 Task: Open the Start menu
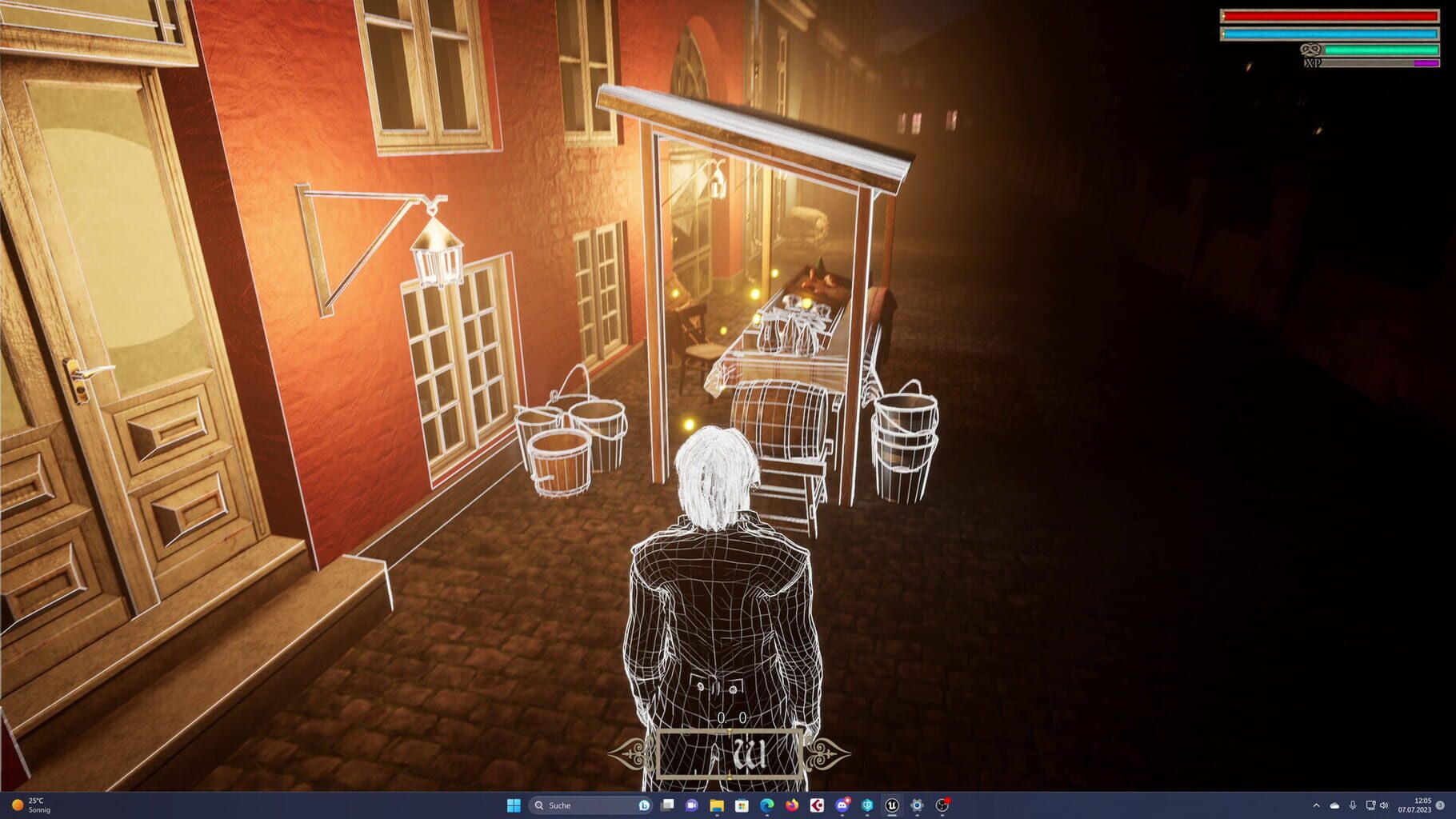point(512,806)
